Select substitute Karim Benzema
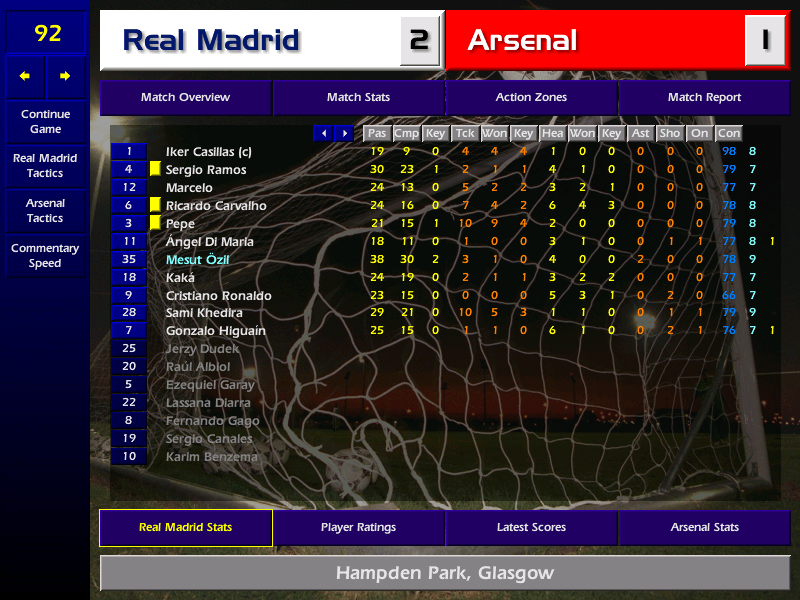Viewport: 800px width, 600px height. tap(211, 457)
